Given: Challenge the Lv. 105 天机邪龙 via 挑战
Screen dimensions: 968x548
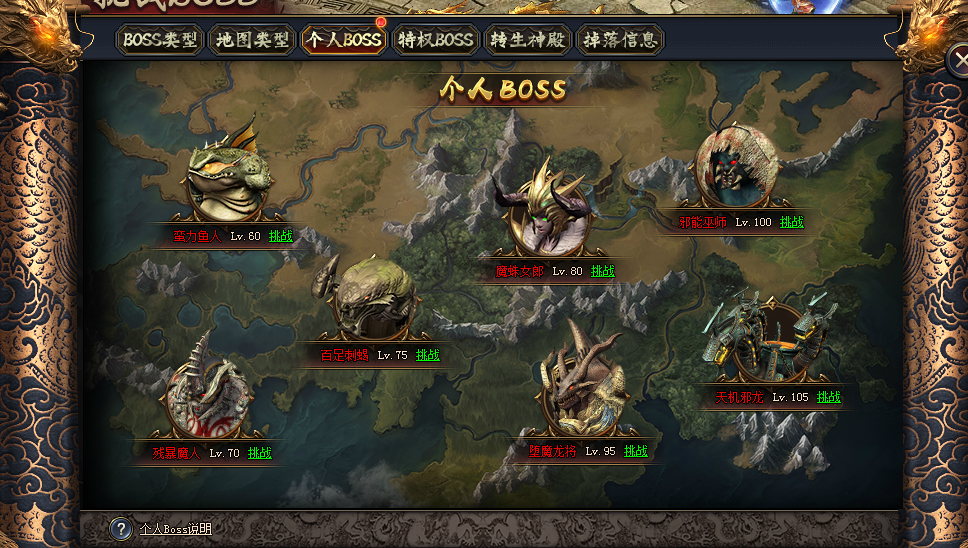Looking at the screenshot, I should [x=829, y=397].
